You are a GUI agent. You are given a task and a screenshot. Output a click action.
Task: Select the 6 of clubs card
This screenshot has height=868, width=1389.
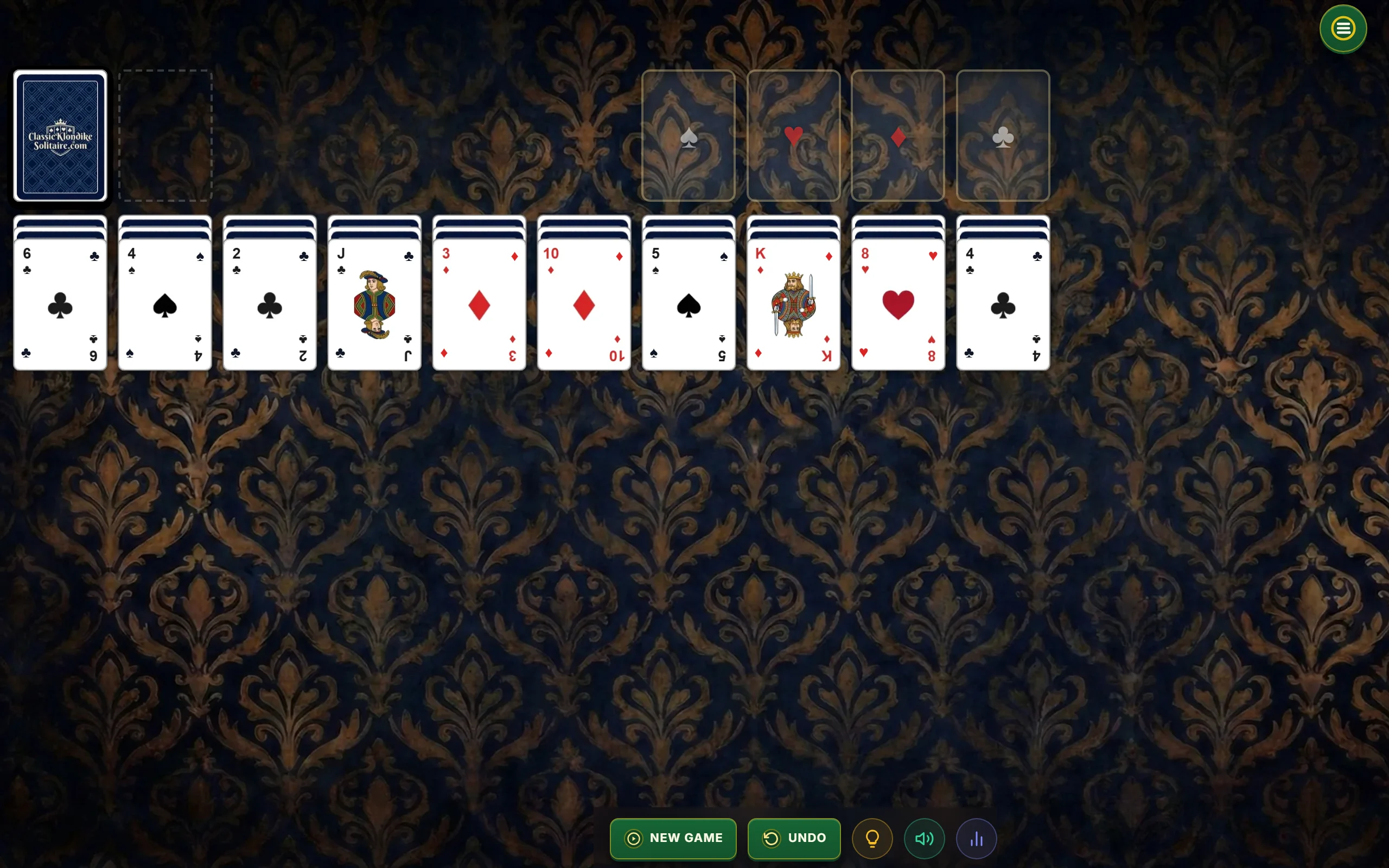(x=60, y=304)
